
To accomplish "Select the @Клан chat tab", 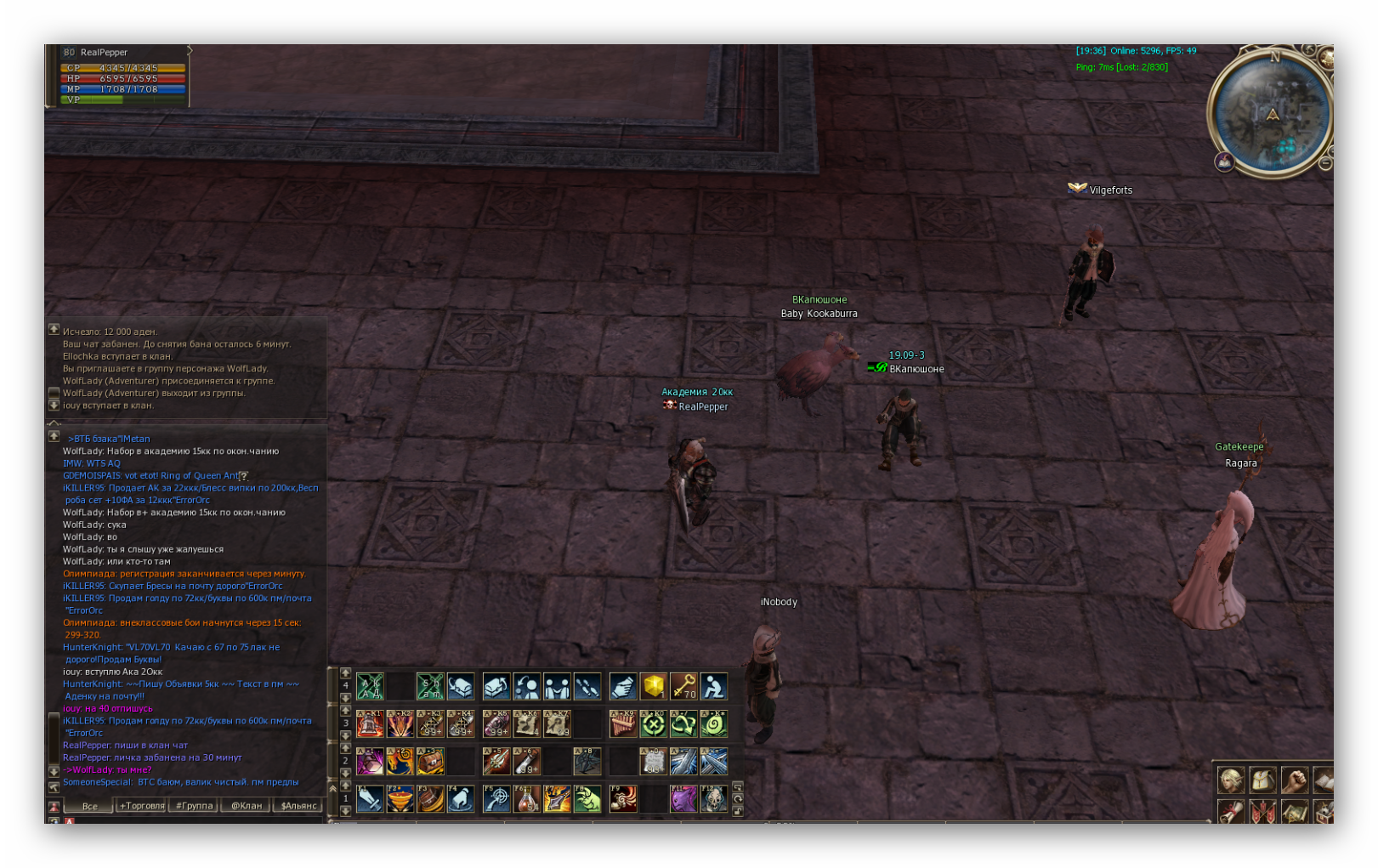I will tap(247, 805).
